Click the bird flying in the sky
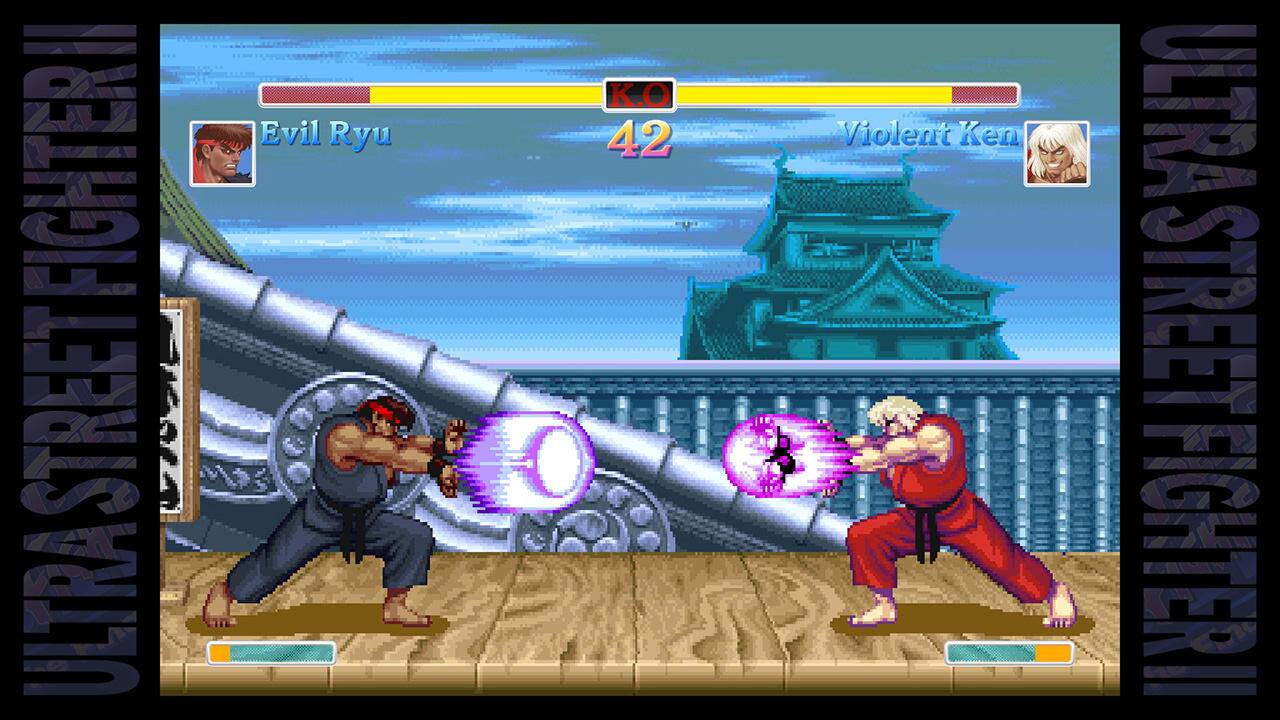Screen dimensions: 1280x720 coord(685,225)
